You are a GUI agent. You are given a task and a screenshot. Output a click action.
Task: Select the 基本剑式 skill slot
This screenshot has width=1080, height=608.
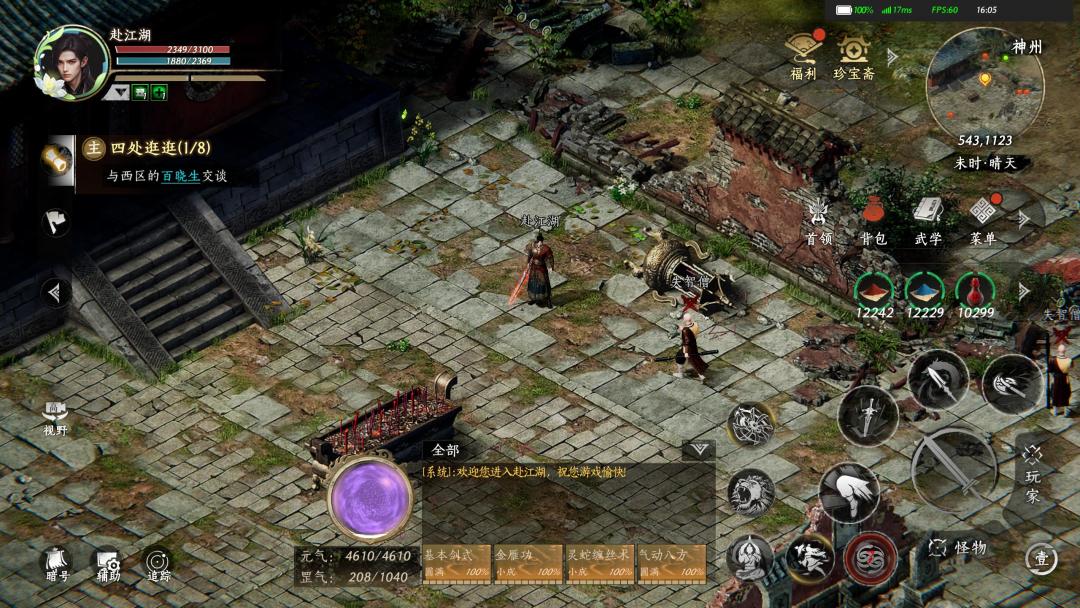click(456, 562)
